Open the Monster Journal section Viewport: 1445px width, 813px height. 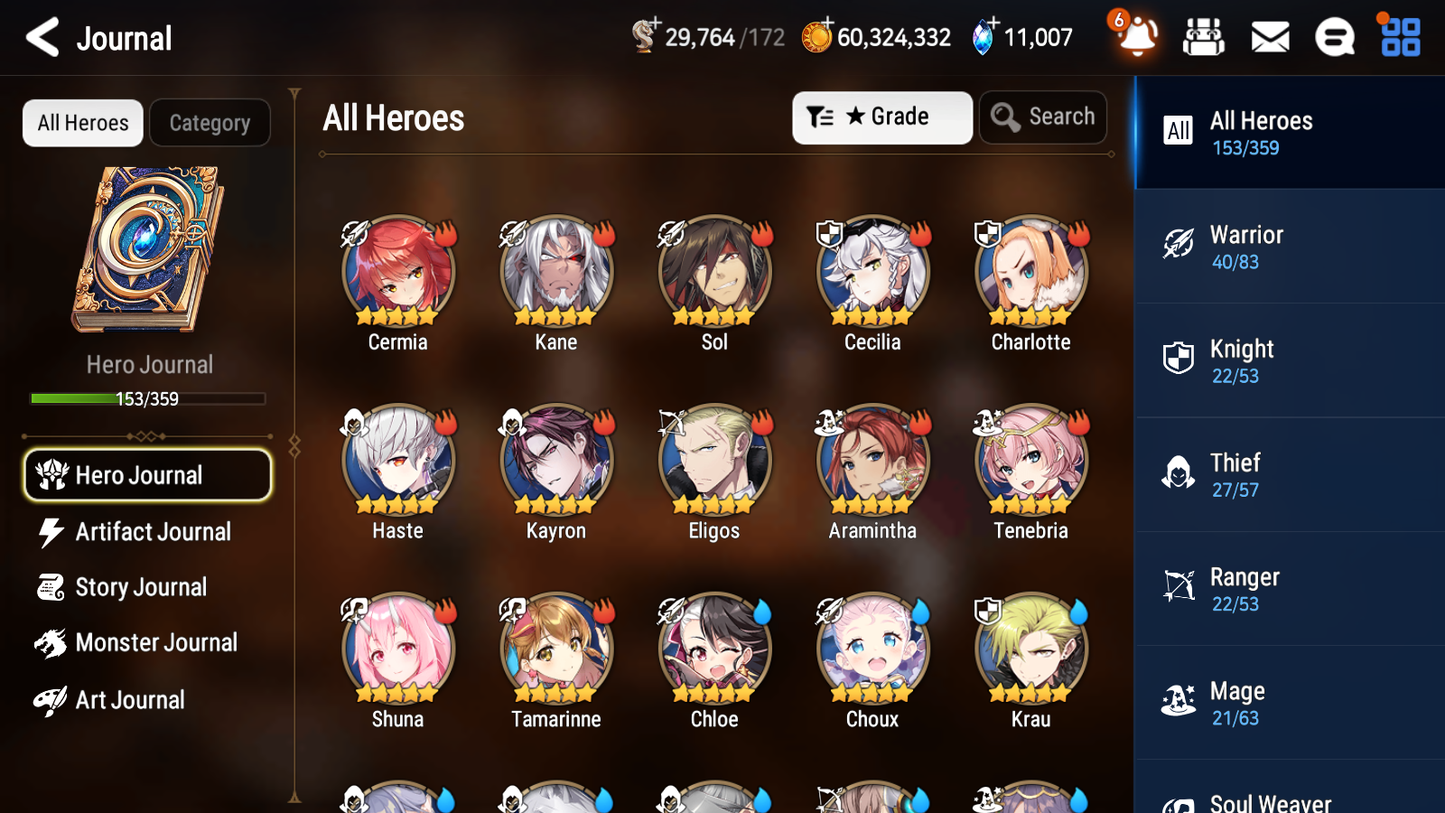coord(155,643)
